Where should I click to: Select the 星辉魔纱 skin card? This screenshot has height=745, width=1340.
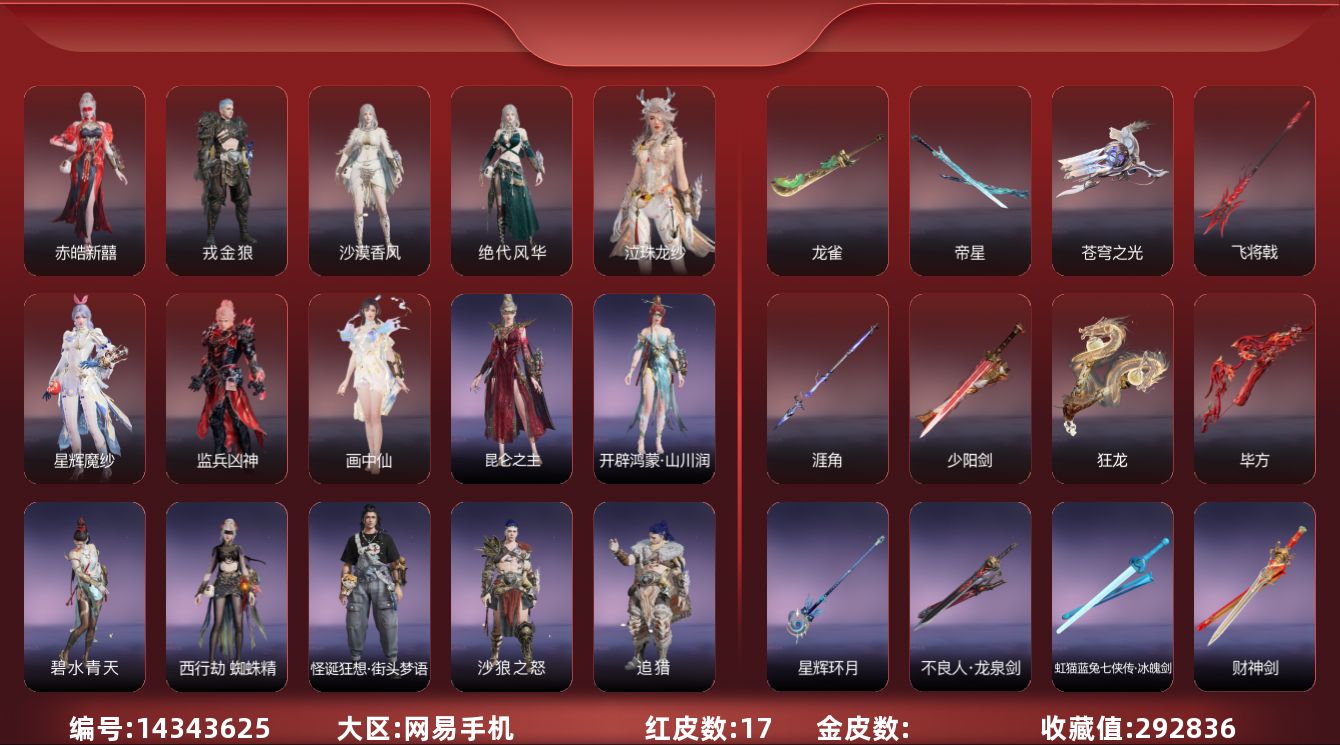coord(85,388)
